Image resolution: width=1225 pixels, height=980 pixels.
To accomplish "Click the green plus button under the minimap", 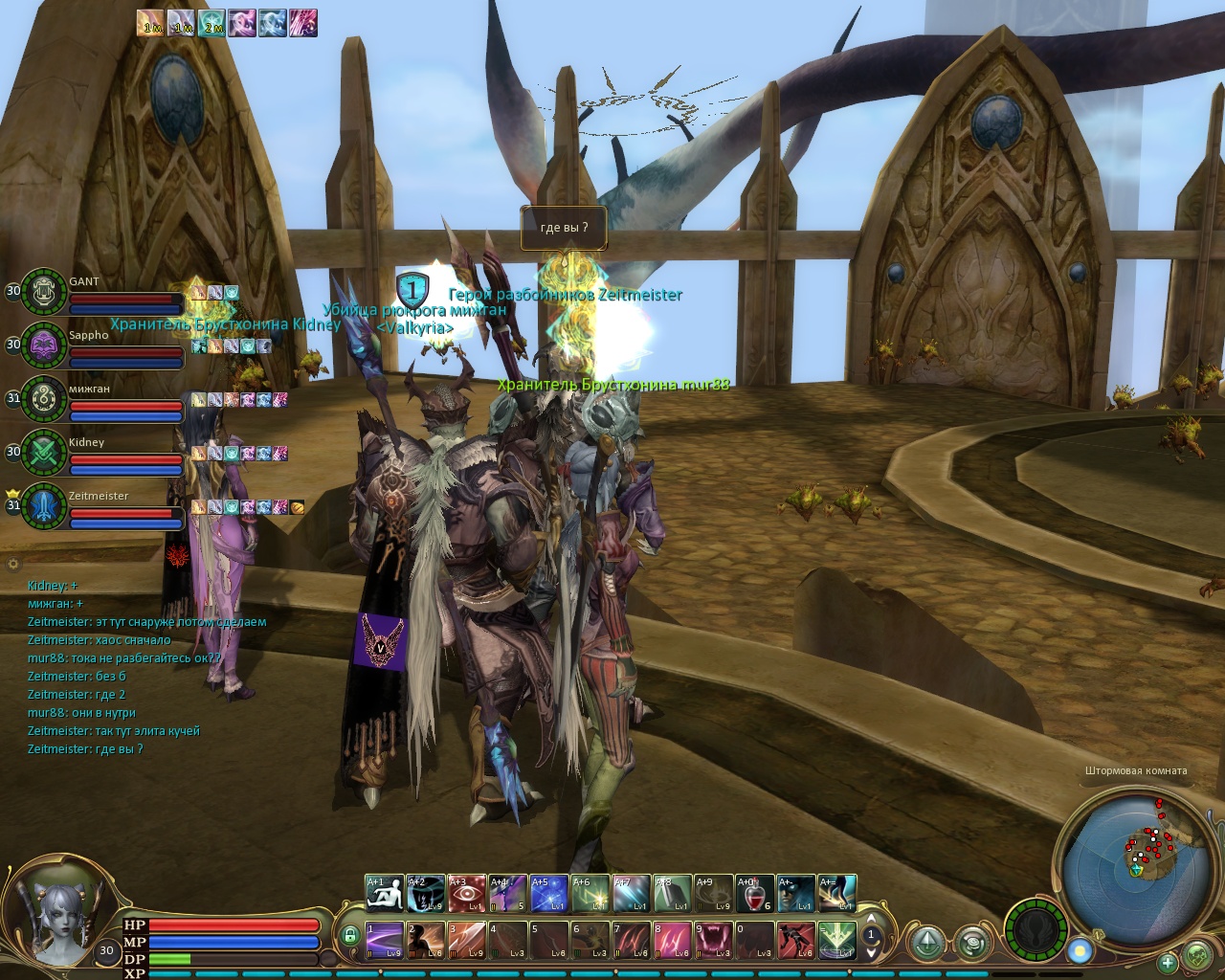I will (x=1168, y=962).
